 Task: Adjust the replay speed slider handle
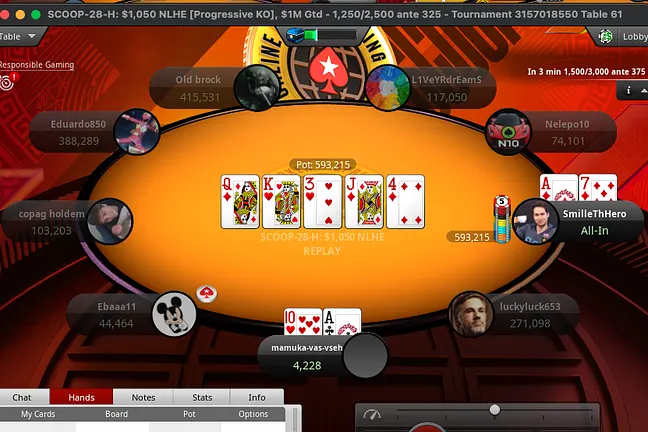click(x=494, y=410)
